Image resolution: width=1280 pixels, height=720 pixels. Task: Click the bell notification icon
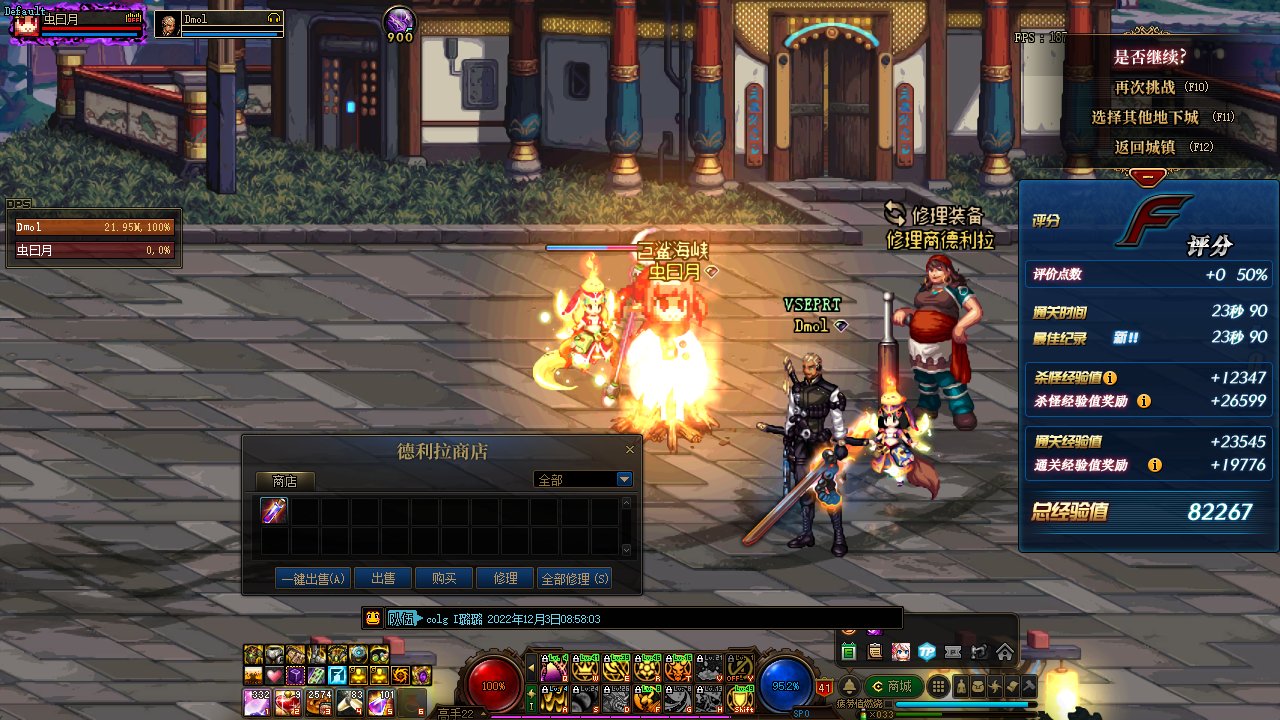pos(849,687)
